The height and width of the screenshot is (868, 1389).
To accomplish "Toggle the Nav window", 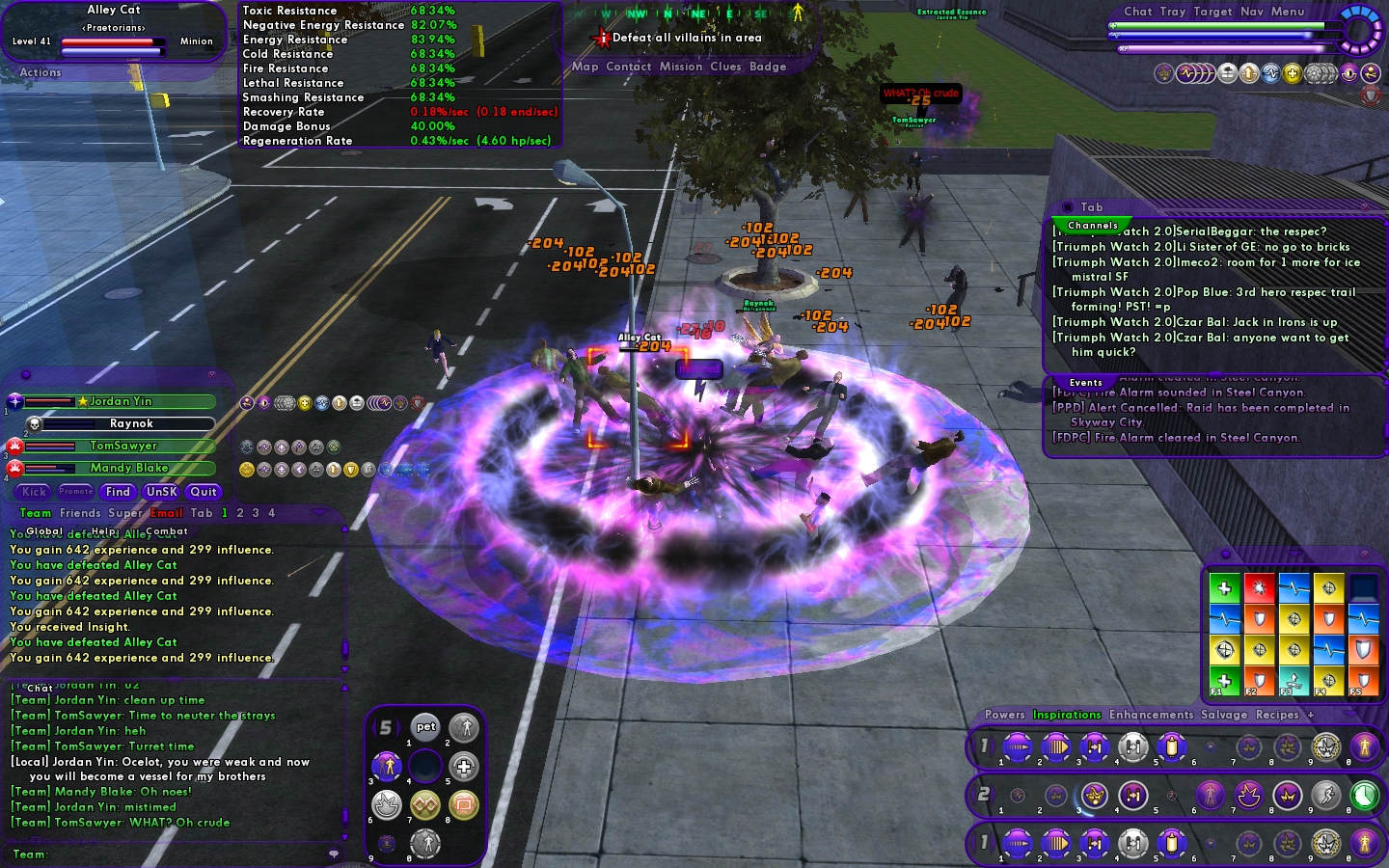I will 1251,12.
